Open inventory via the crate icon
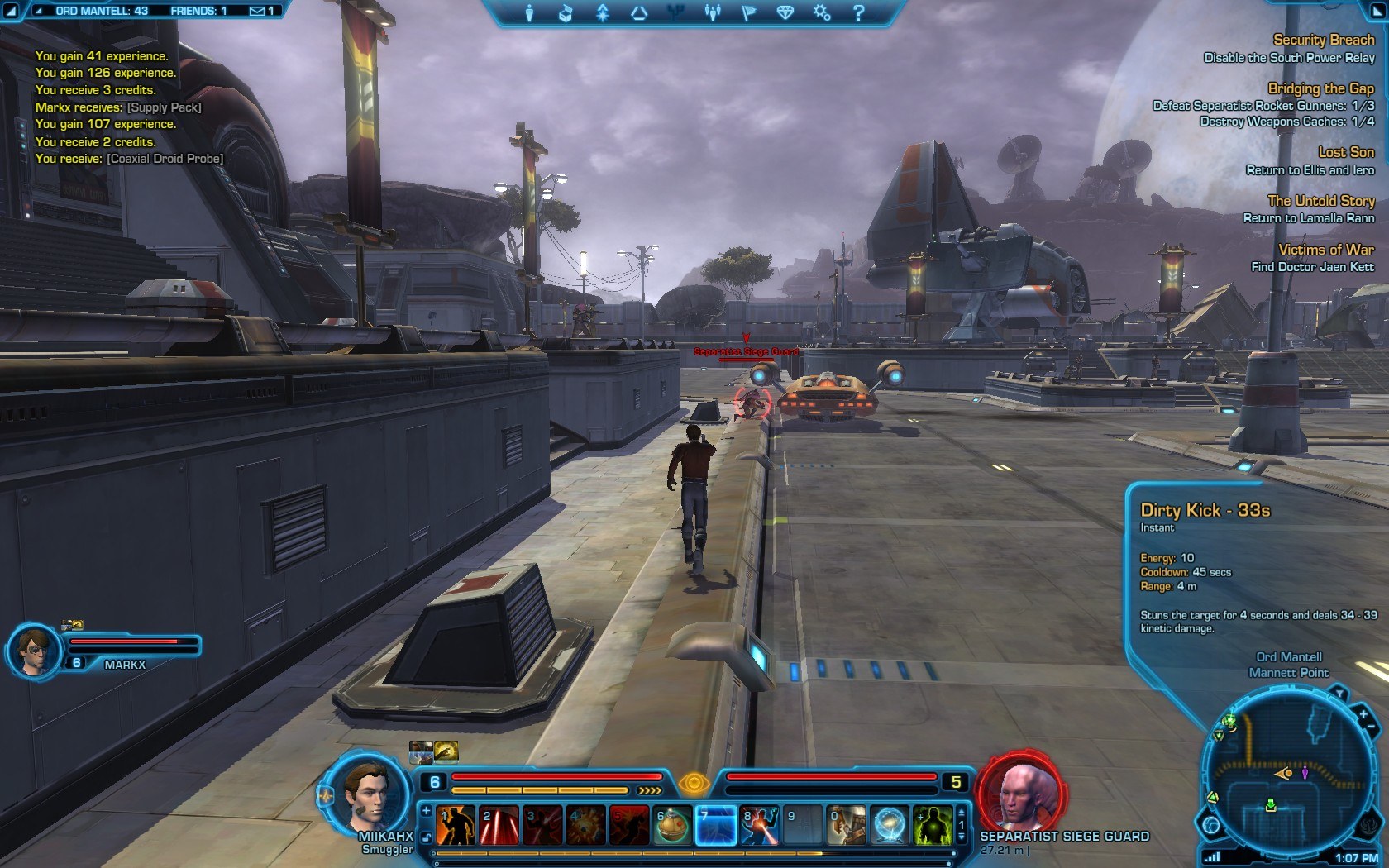The width and height of the screenshot is (1389, 868). (566, 13)
